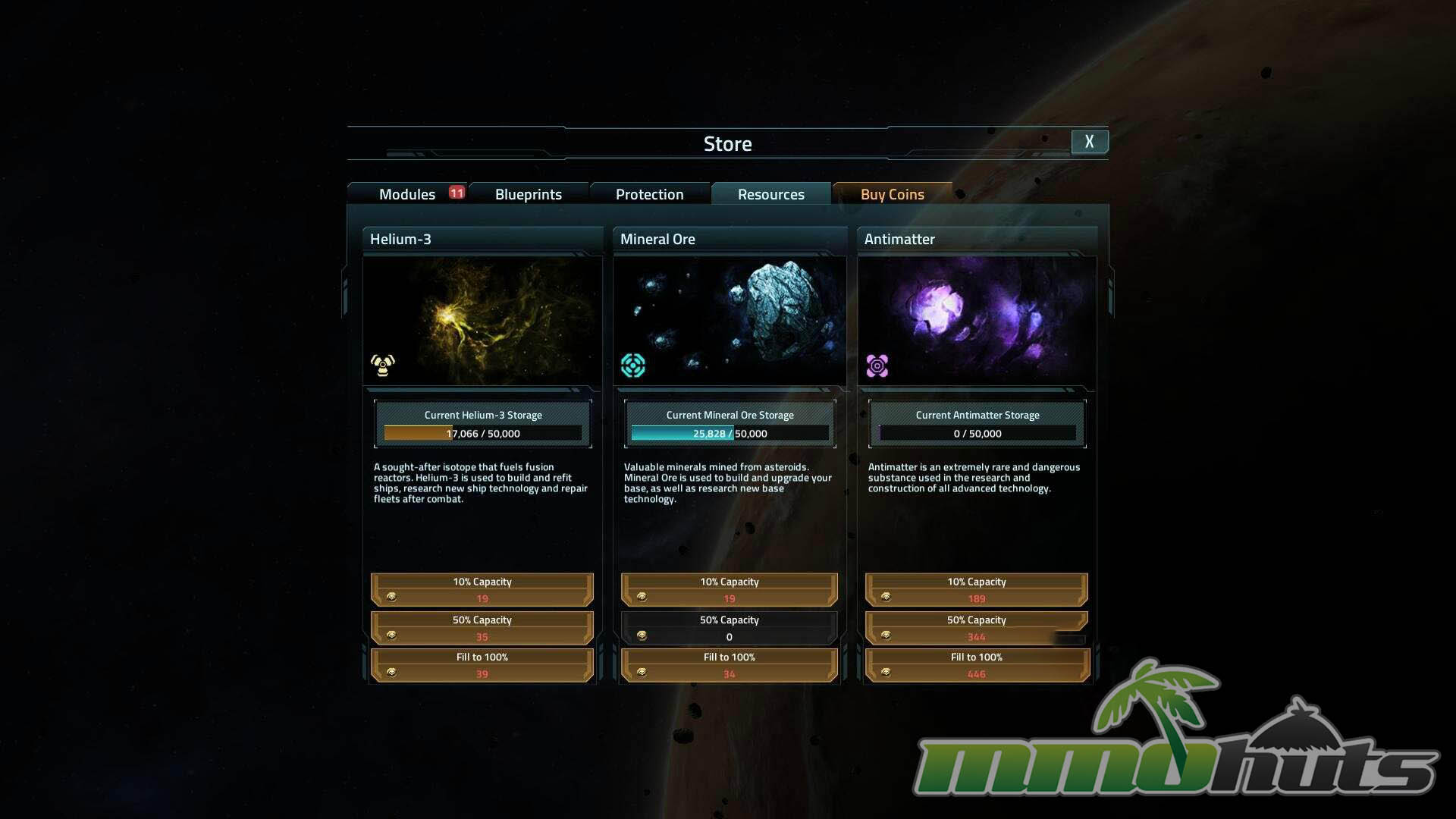Buy 10% Capacity of Antimatter
Screen dimensions: 1456x819
(x=977, y=590)
